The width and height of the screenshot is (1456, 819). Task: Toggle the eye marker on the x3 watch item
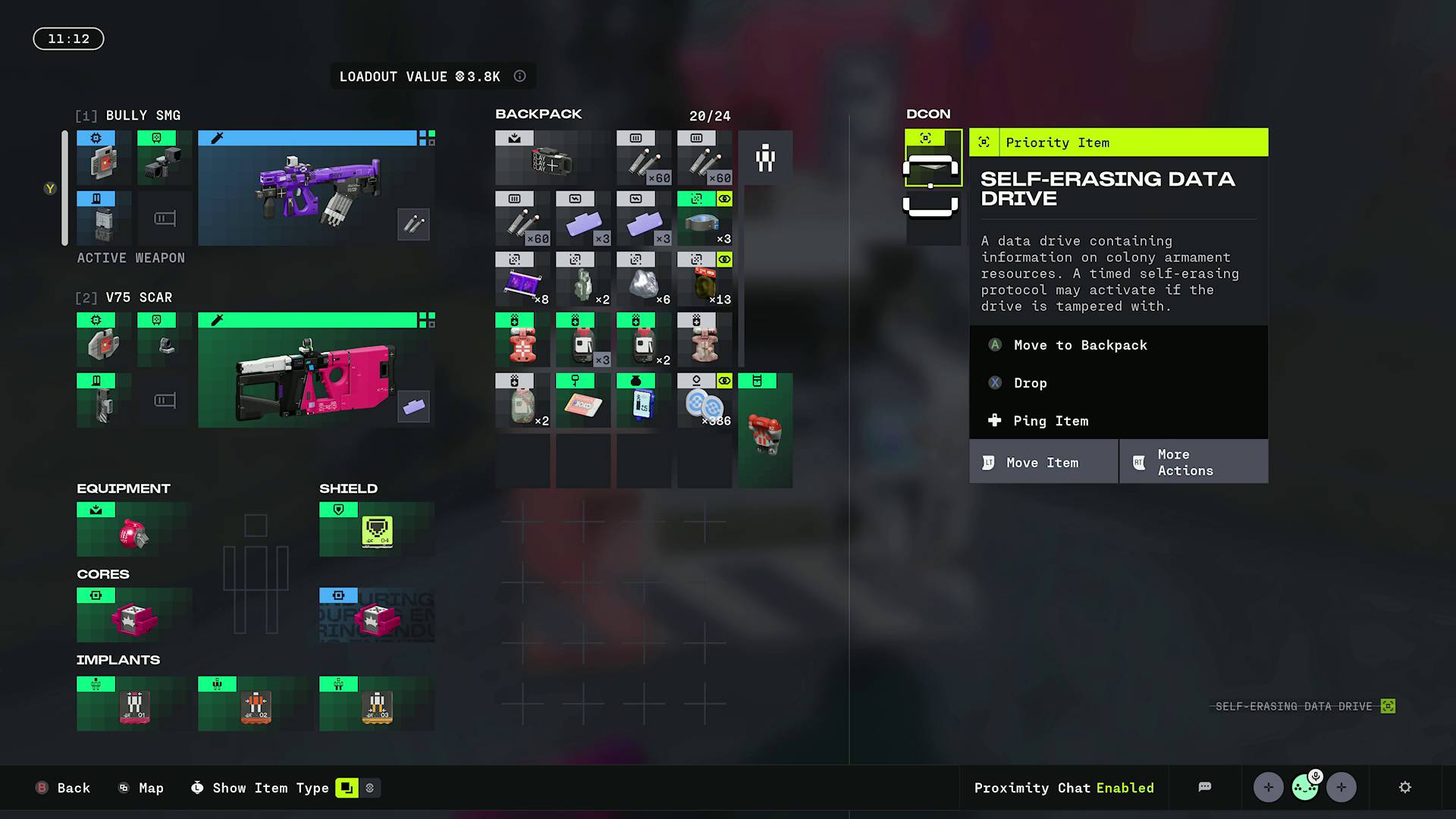pyautogui.click(x=724, y=199)
